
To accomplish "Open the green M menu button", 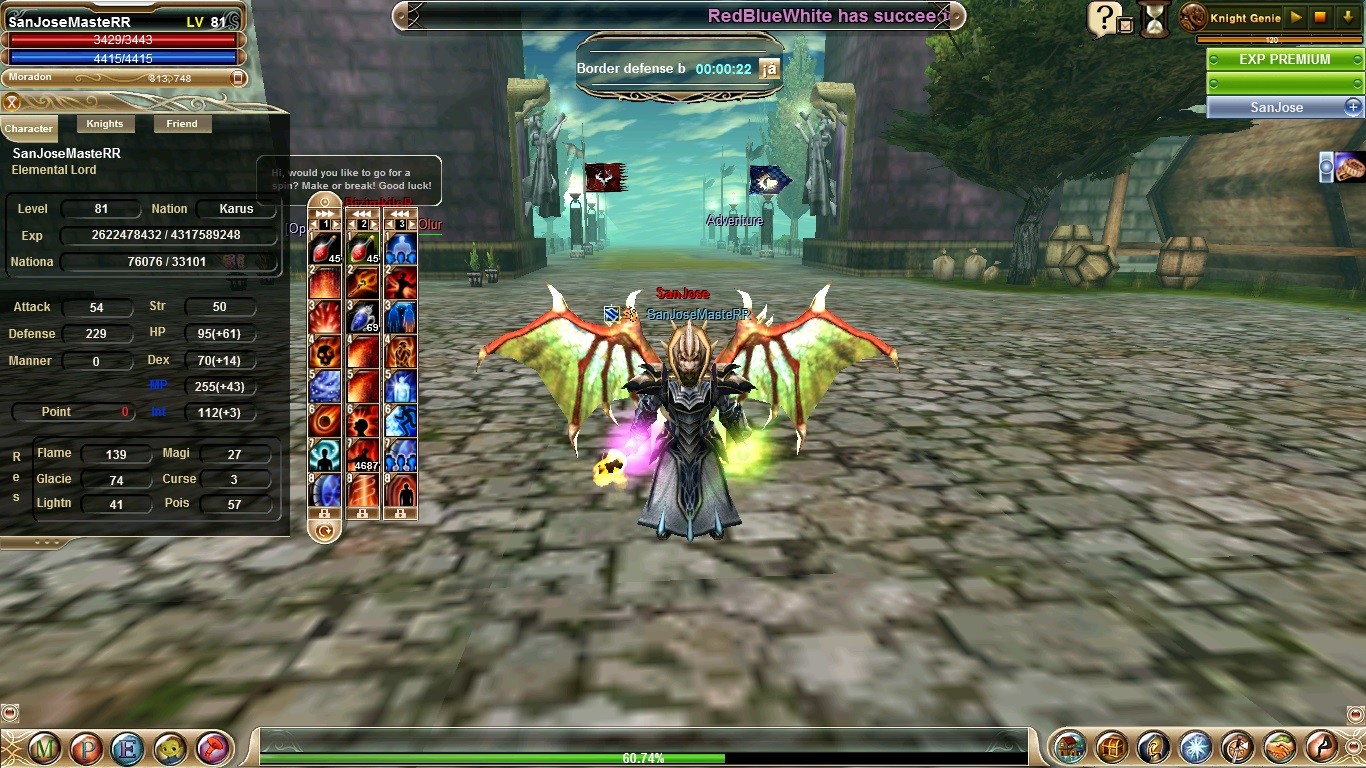I will pyautogui.click(x=44, y=748).
